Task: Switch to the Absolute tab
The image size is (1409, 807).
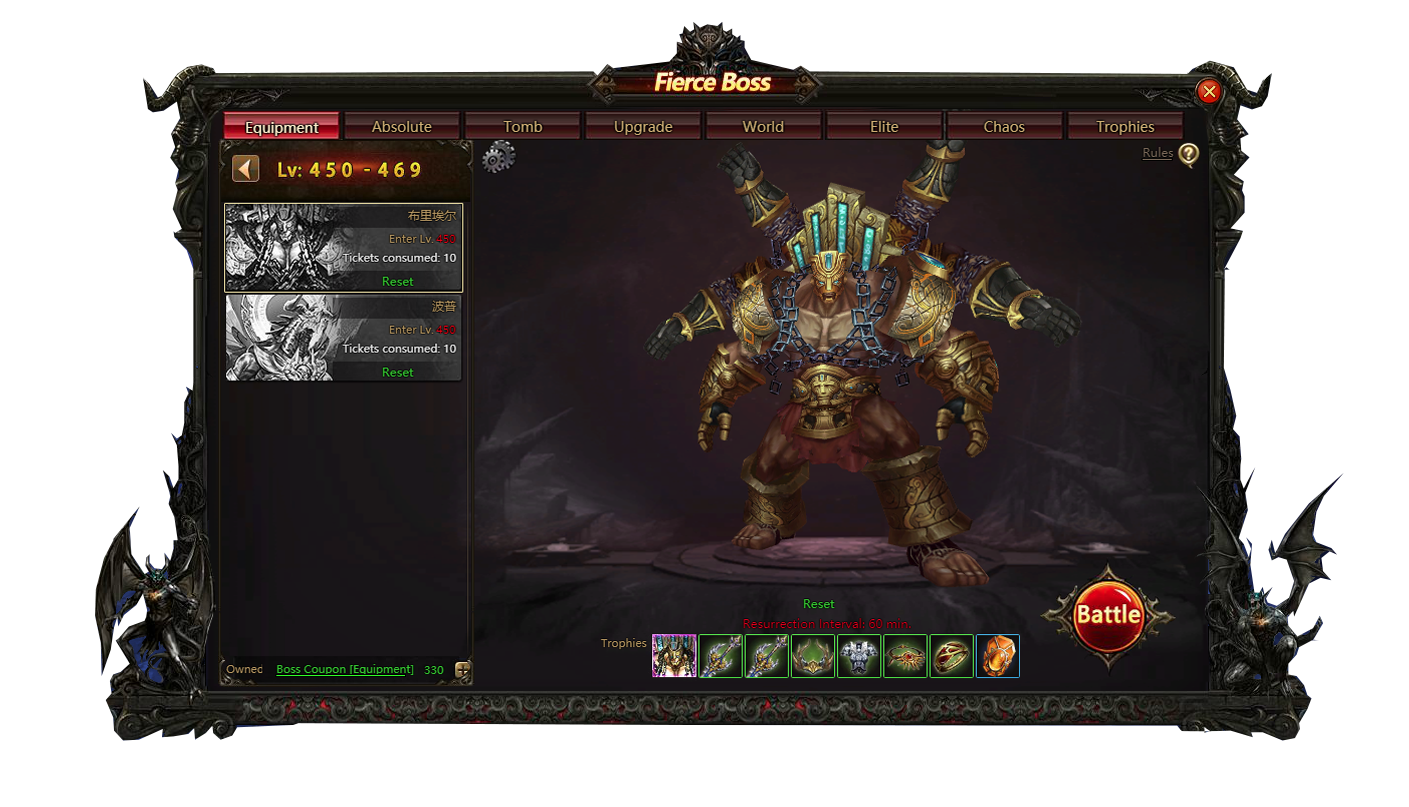Action: (401, 127)
